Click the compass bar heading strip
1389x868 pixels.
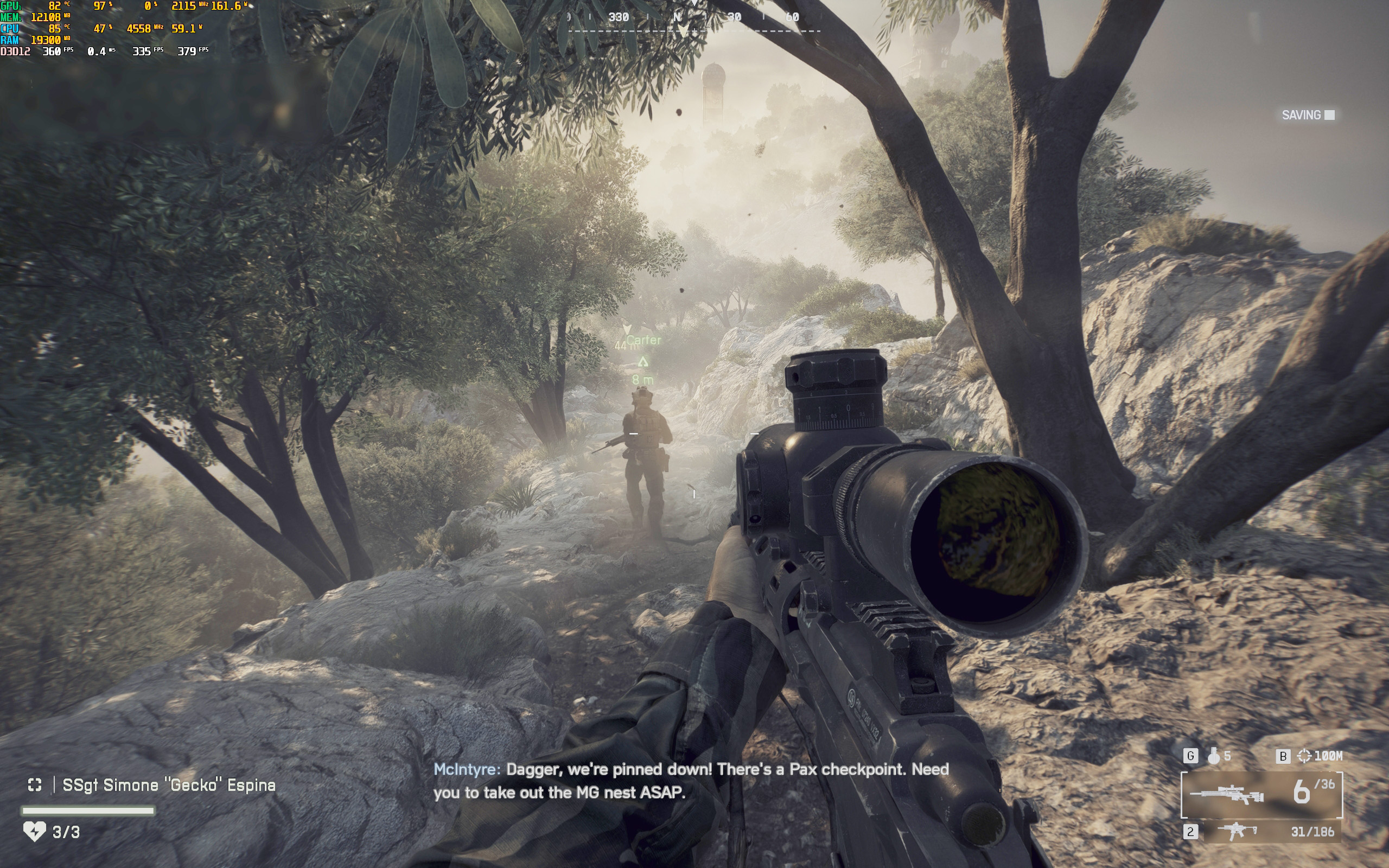pos(693,18)
